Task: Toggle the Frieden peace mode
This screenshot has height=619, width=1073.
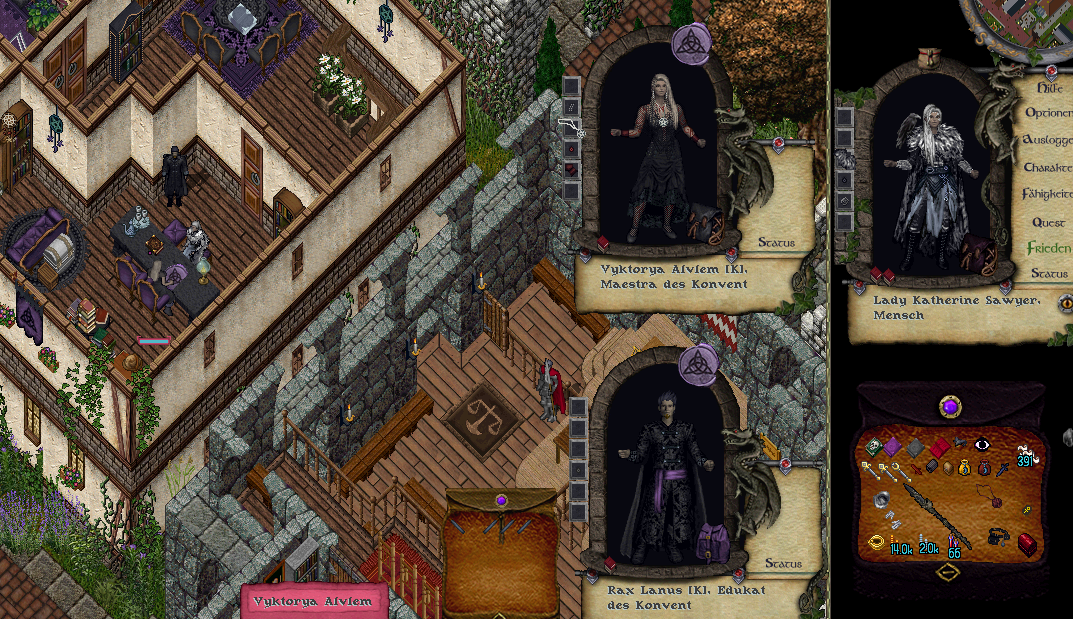Action: click(1048, 248)
